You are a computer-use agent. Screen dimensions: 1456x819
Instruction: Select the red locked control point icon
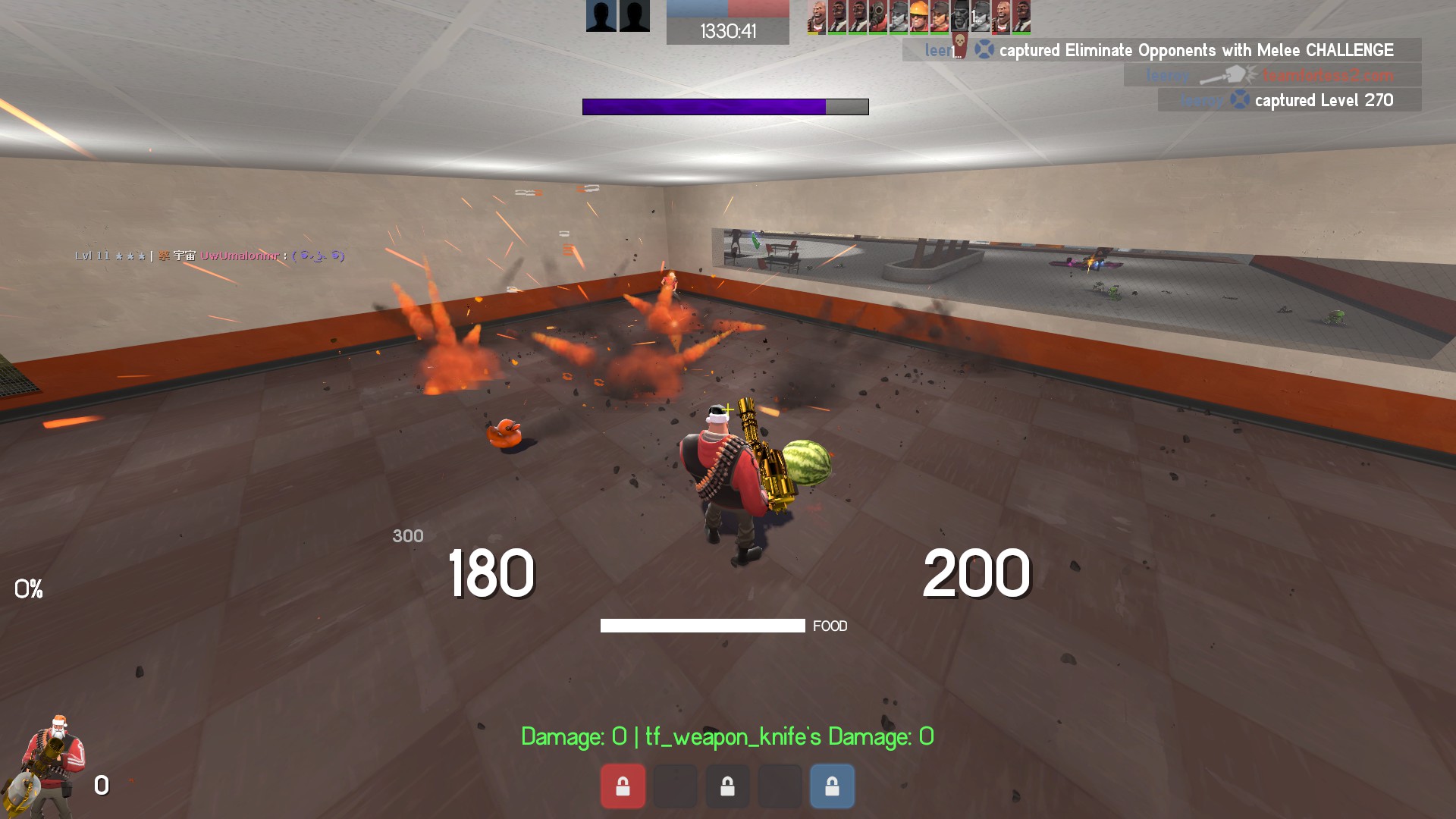pyautogui.click(x=623, y=786)
